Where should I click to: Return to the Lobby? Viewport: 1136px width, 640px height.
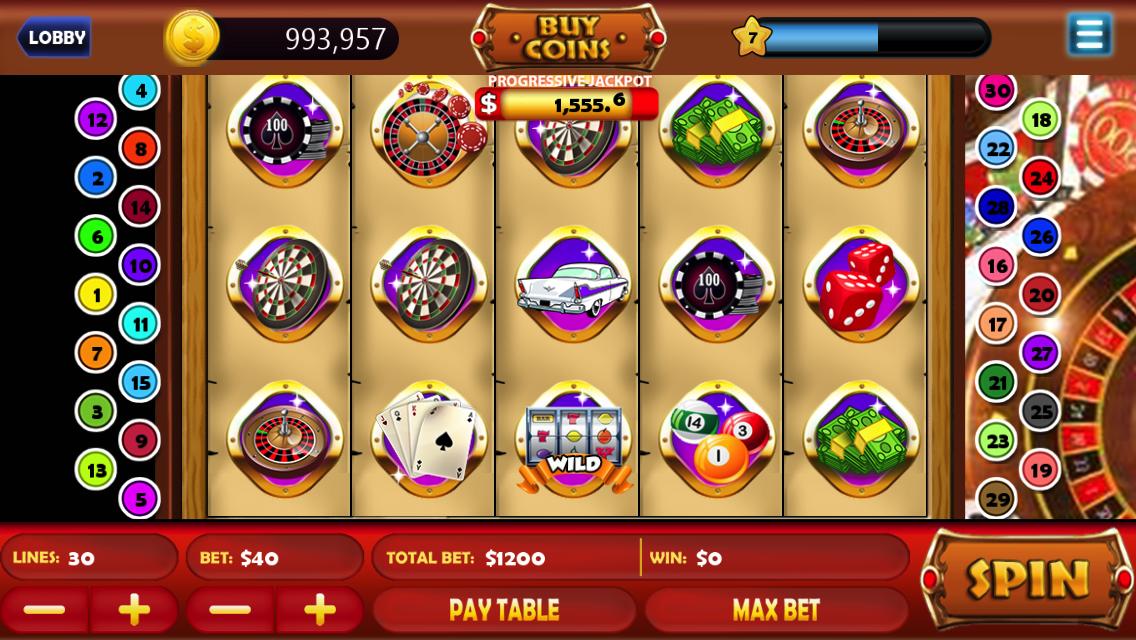click(x=55, y=38)
